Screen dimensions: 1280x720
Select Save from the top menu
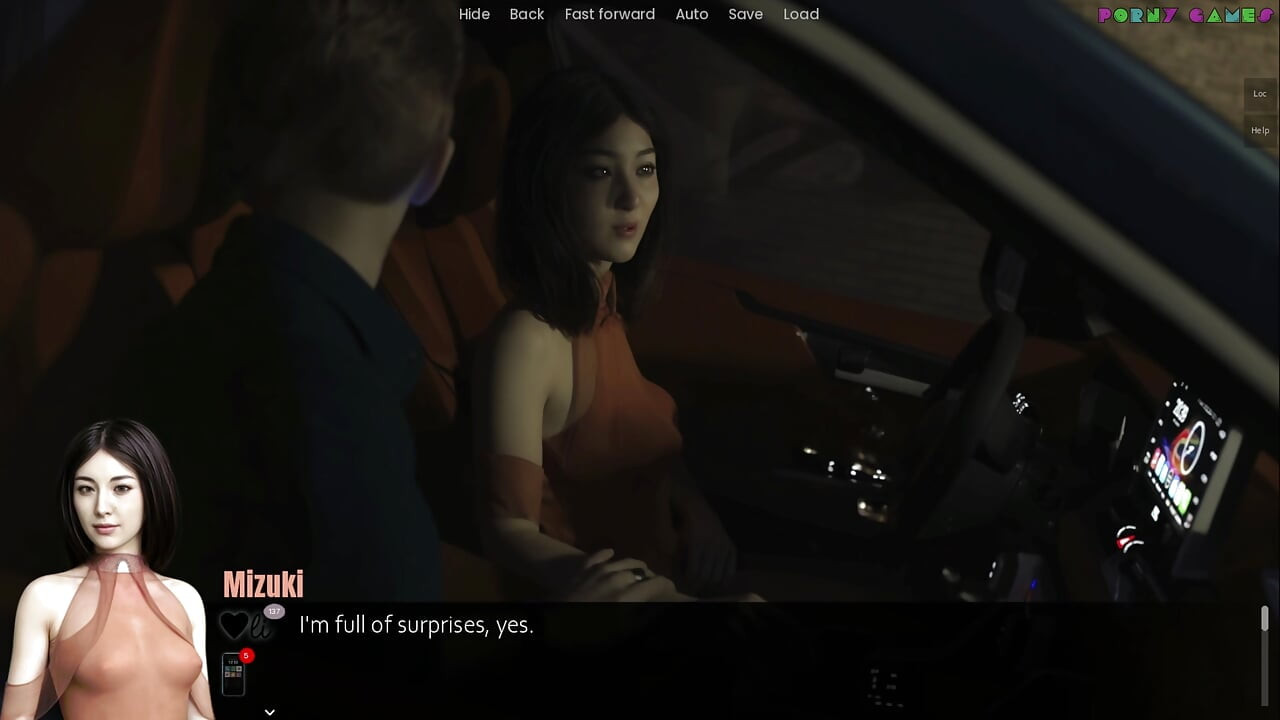click(x=745, y=14)
